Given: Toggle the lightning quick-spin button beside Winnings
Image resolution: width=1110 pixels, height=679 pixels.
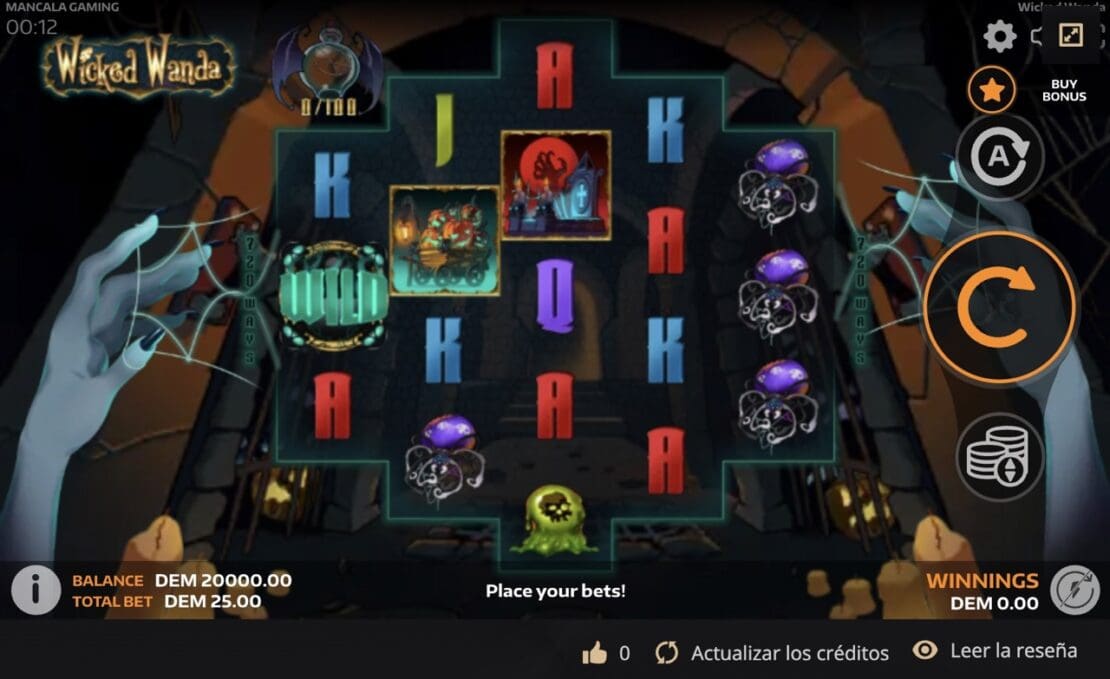Looking at the screenshot, I should coord(1075,590).
